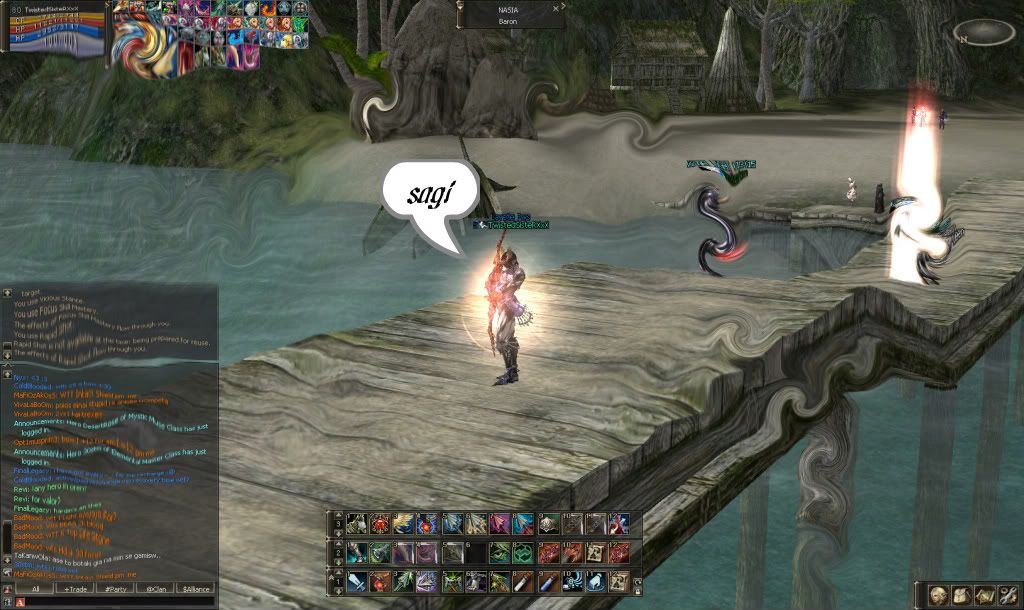Viewport: 1024px width, 610px height.
Task: Select the #Party chat tab
Action: point(116,589)
